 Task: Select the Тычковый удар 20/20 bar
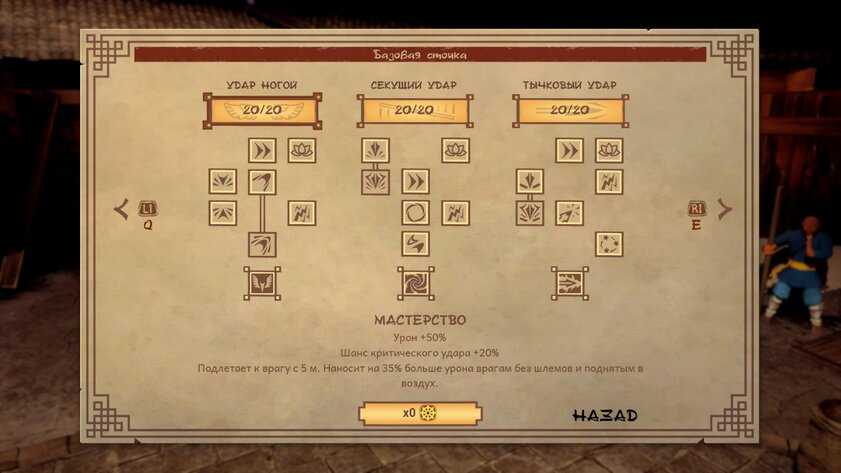click(x=570, y=110)
